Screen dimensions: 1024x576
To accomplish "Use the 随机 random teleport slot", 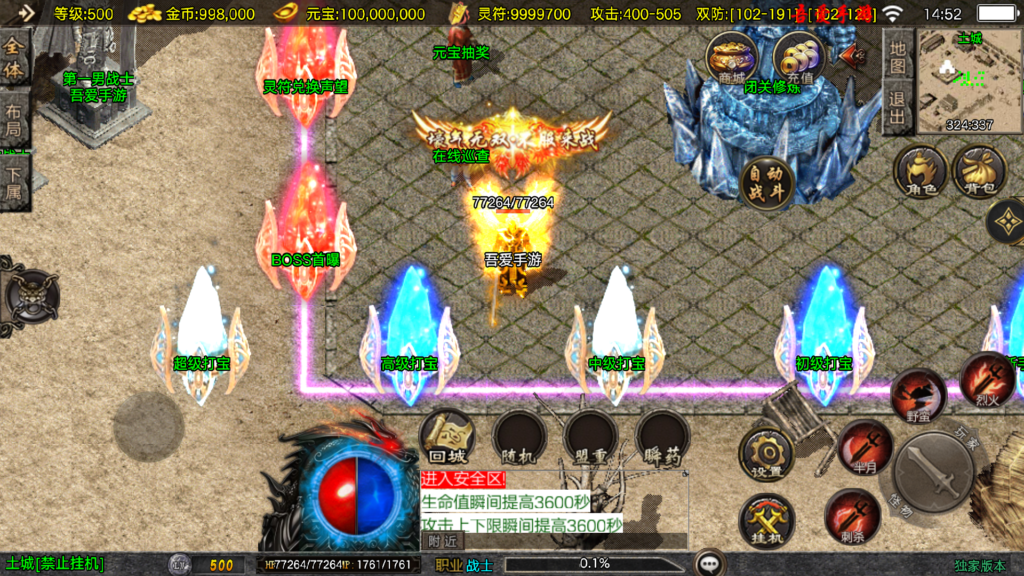I will coord(519,436).
